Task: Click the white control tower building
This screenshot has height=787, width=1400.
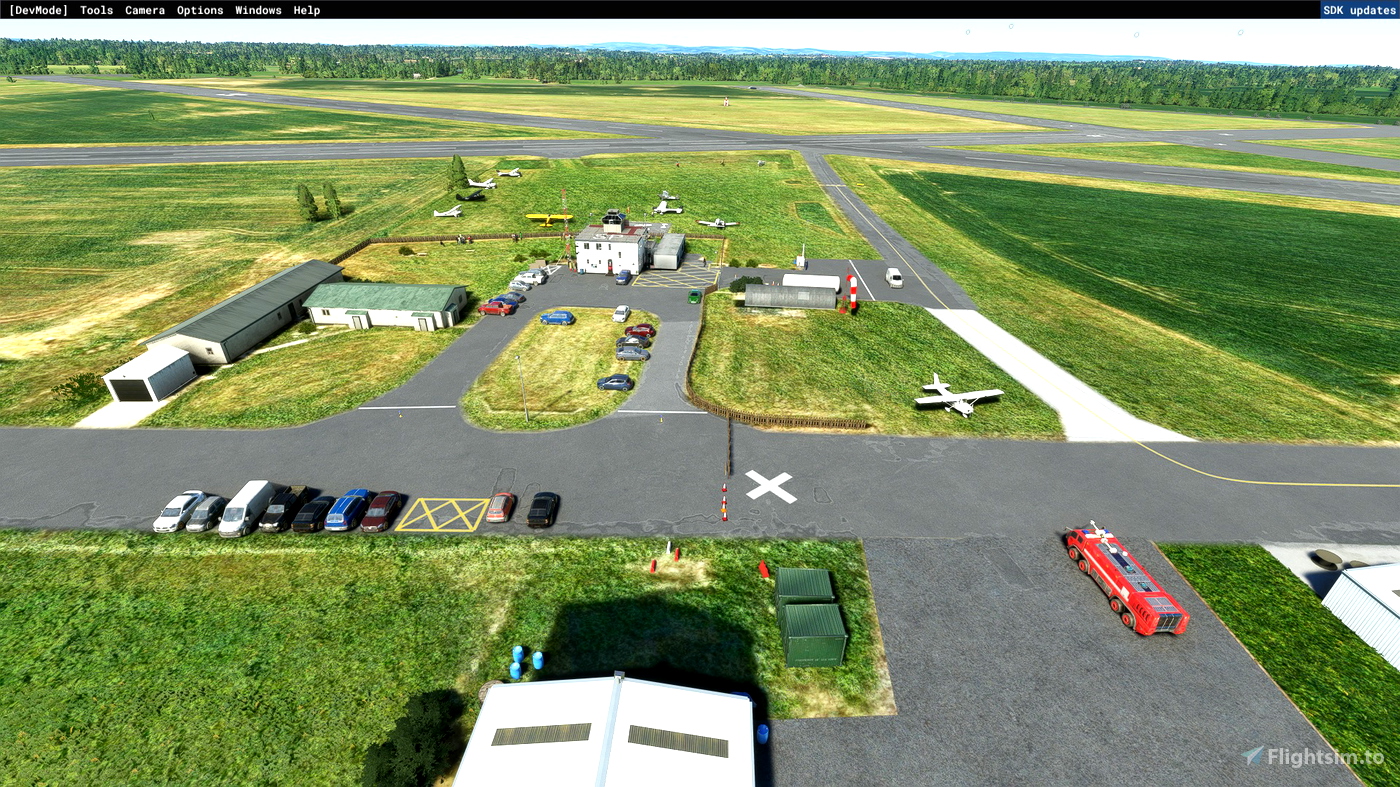Action: 607,250
